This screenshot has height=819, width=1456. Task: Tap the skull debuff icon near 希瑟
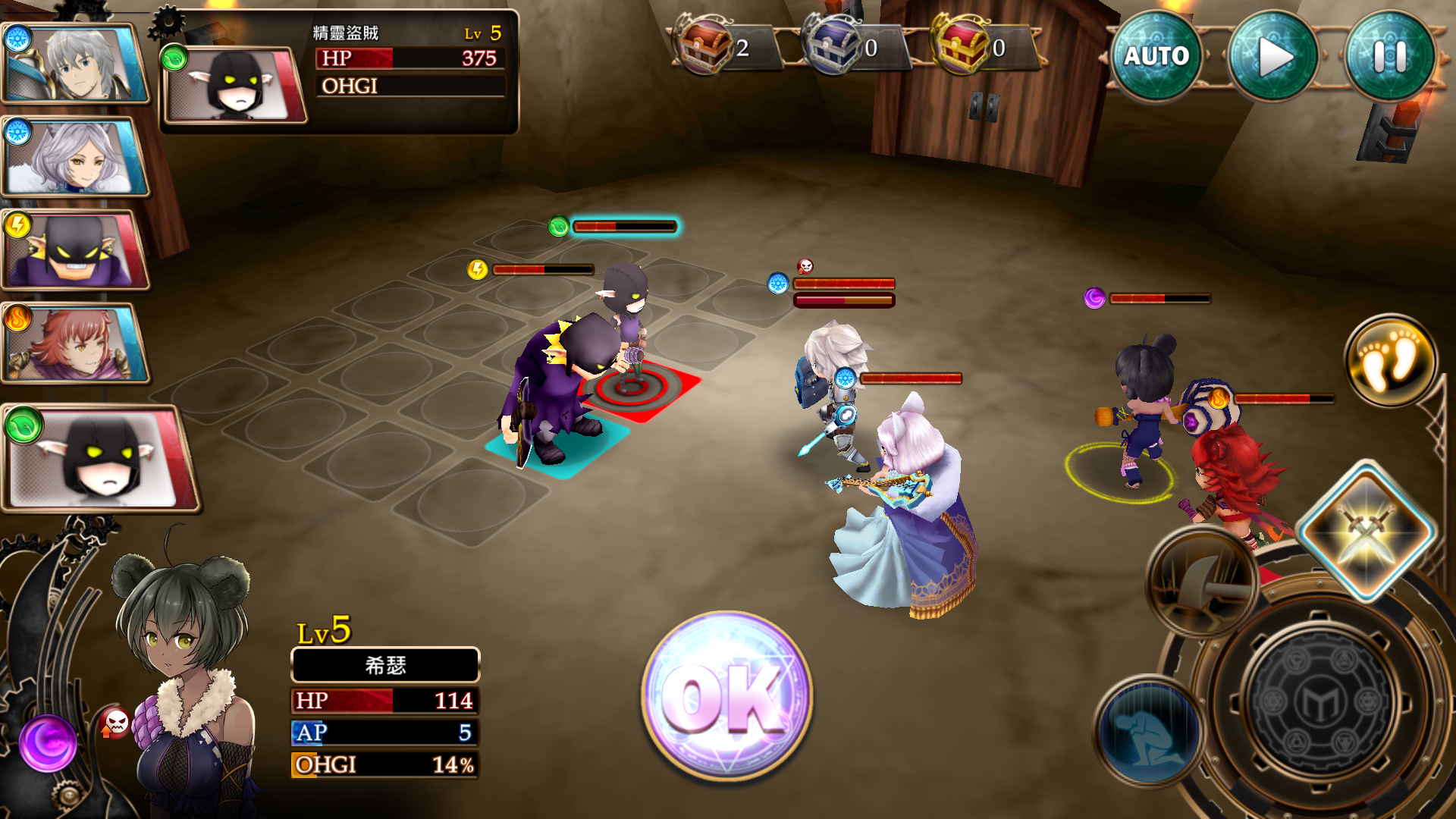pos(114,723)
